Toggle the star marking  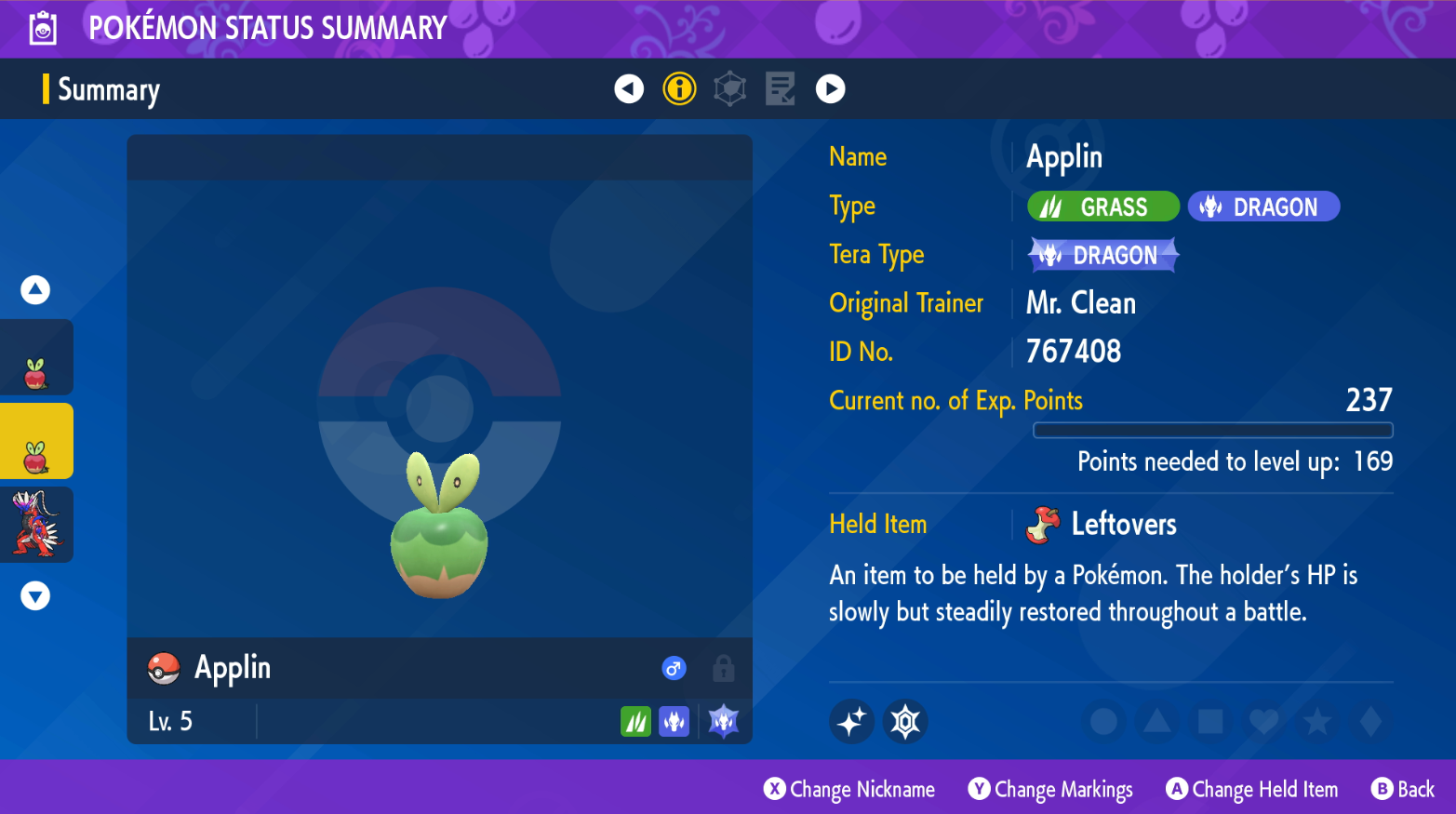(x=1316, y=722)
